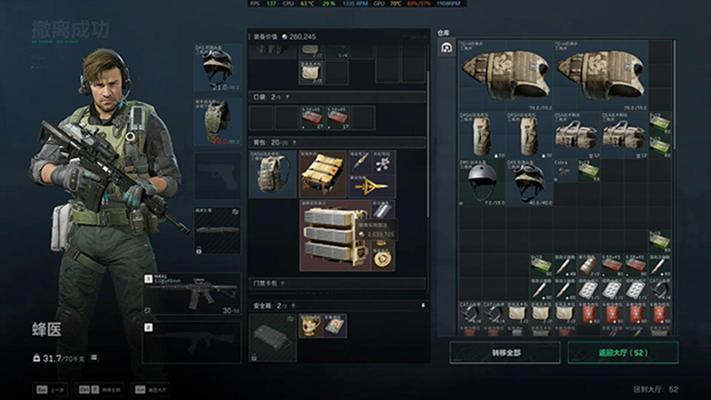Select the empty pistol sidearm slot

point(218,176)
